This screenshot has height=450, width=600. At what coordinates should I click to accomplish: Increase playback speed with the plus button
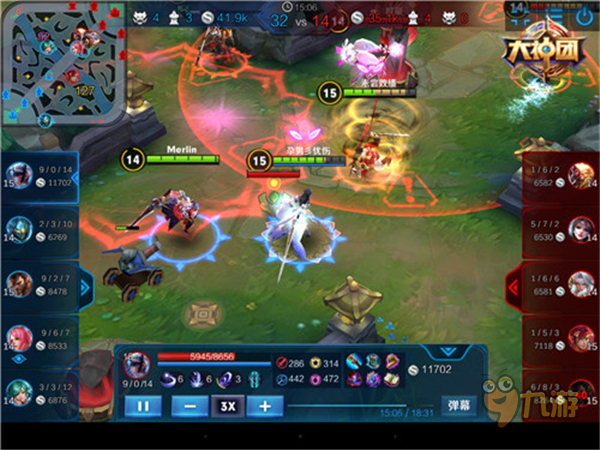[264, 406]
